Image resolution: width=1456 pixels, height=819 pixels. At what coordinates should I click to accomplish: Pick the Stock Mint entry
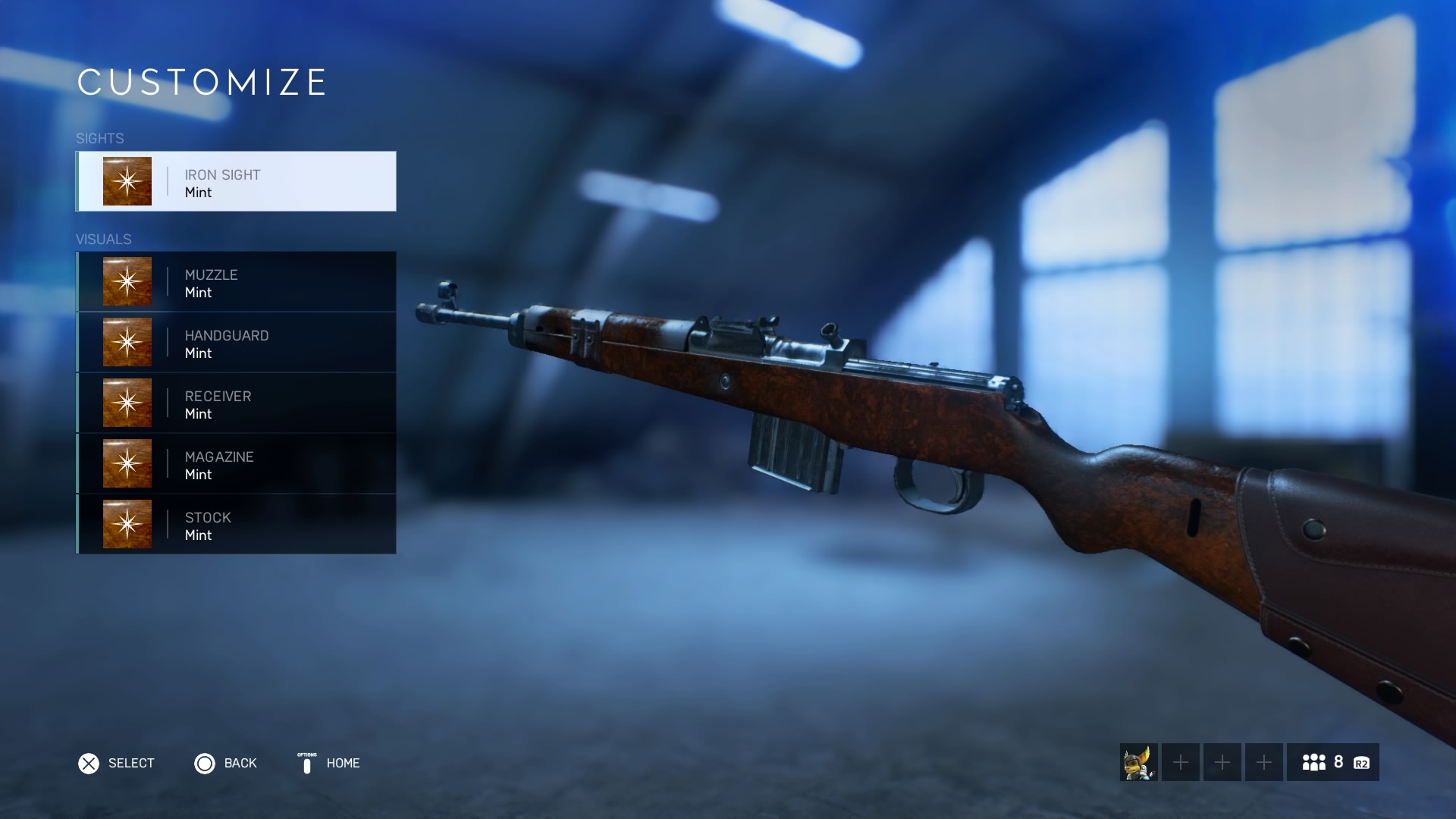tap(236, 524)
